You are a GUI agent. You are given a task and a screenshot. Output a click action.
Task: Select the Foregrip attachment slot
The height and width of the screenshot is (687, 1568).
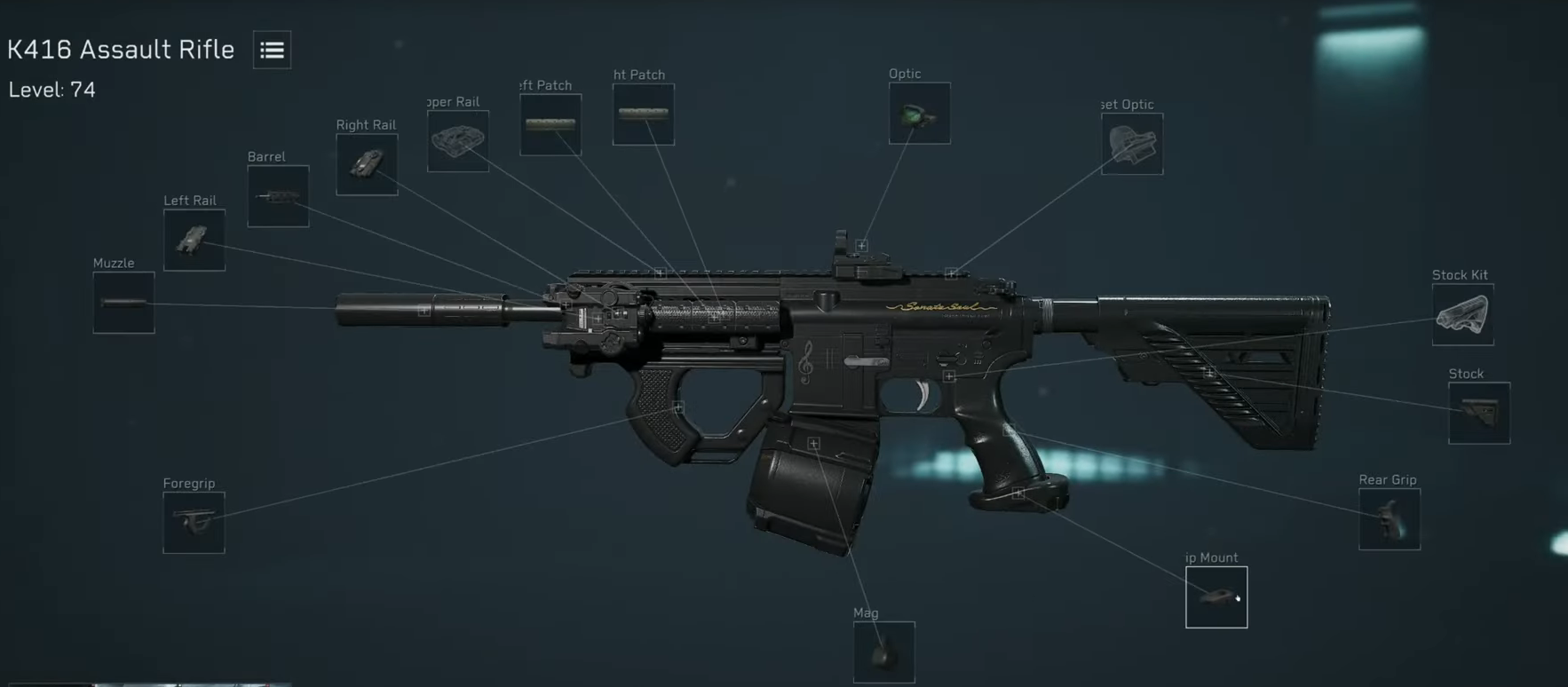[x=194, y=523]
